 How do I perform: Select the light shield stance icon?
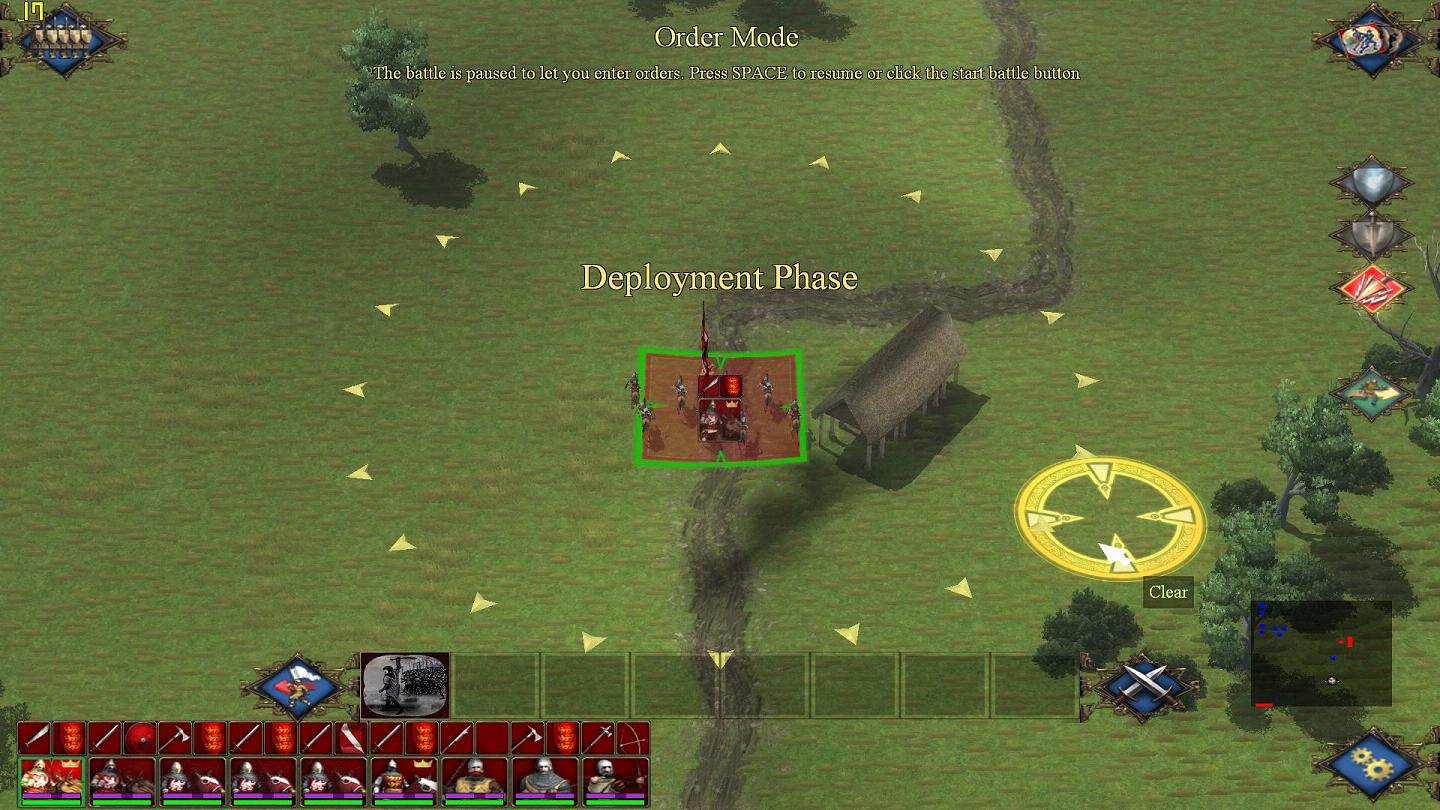pyautogui.click(x=1370, y=184)
